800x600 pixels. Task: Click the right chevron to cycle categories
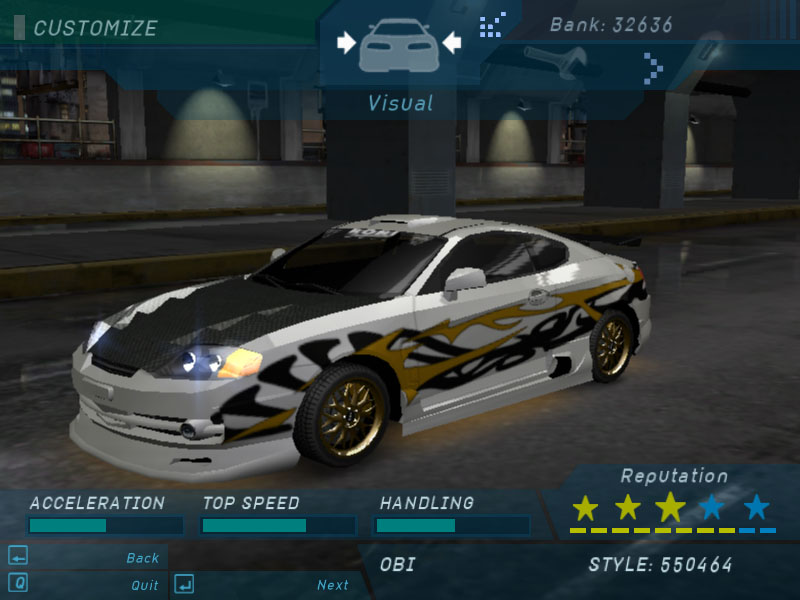[654, 69]
